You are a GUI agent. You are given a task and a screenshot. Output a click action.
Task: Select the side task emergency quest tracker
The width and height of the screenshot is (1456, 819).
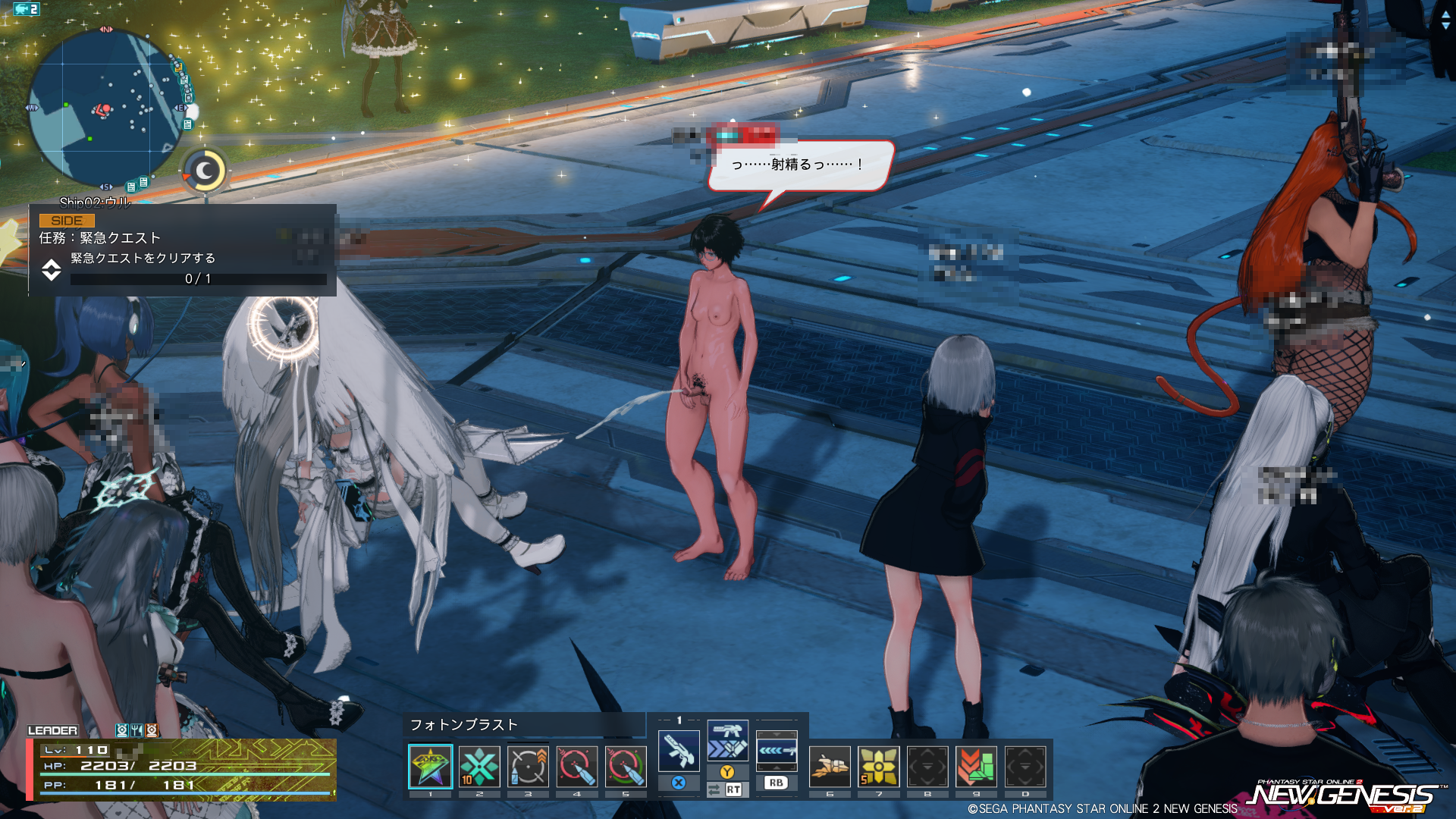point(182,250)
